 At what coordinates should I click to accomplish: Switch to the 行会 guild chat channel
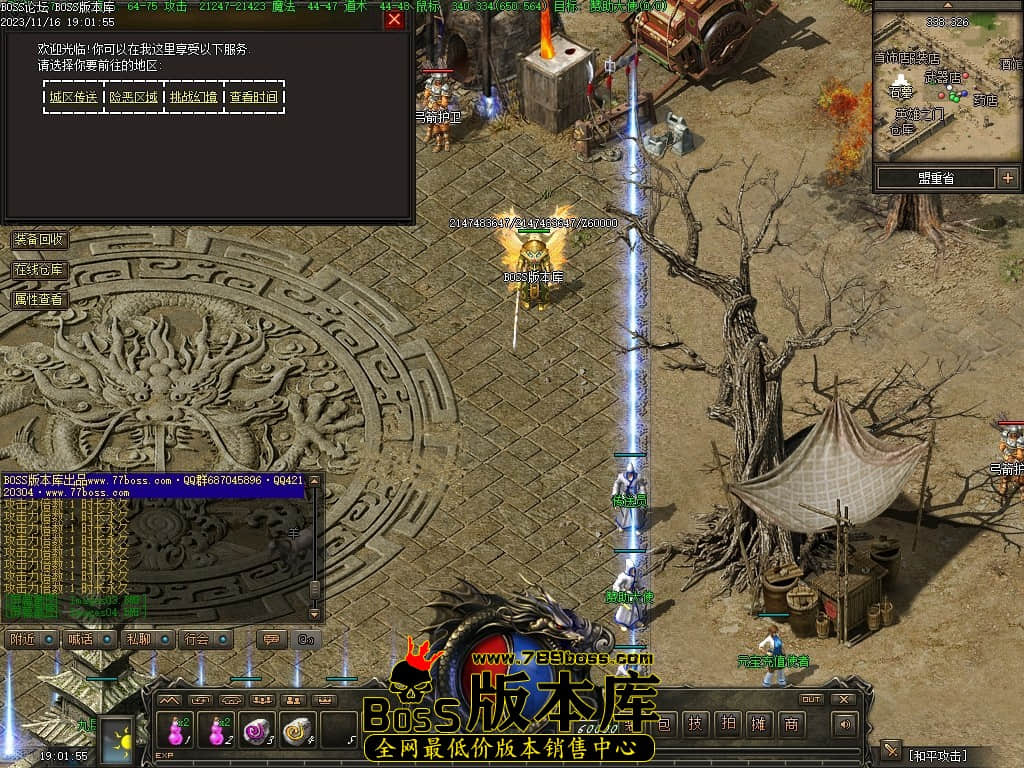tap(206, 639)
